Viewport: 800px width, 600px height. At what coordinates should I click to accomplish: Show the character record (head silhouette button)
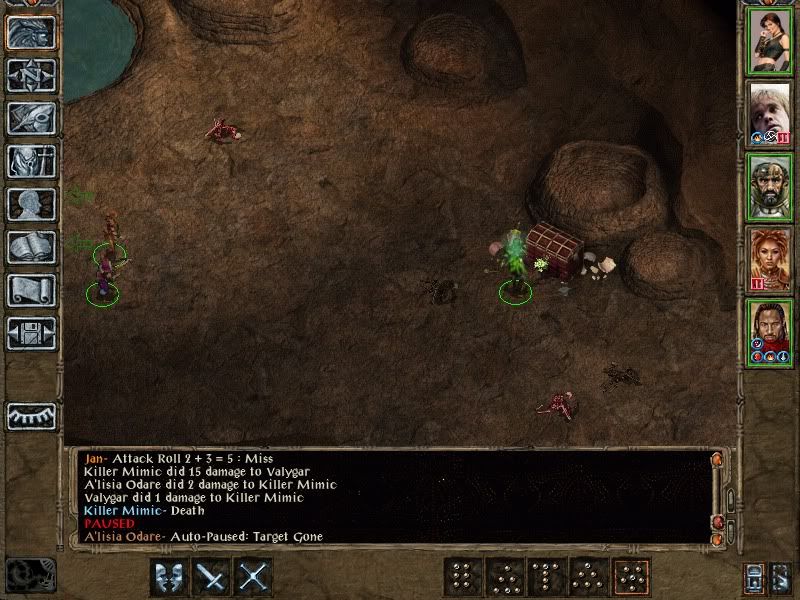[x=31, y=204]
